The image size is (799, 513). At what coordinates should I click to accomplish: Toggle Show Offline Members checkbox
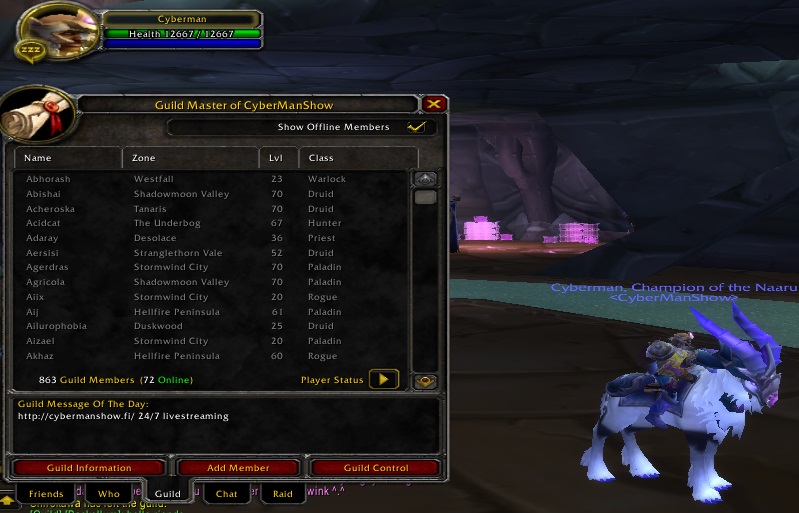click(x=417, y=127)
